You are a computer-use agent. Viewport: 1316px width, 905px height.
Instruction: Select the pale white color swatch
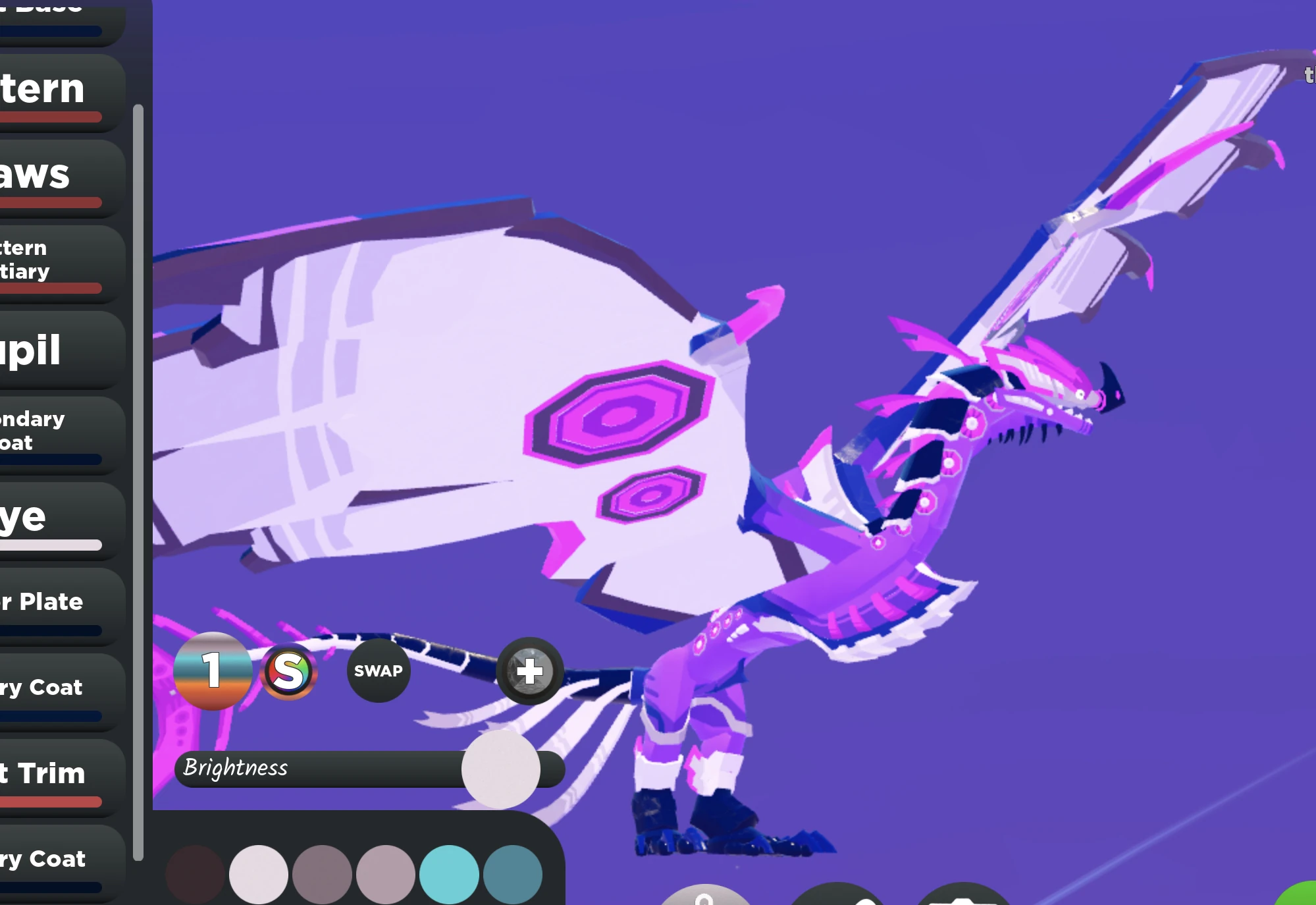pos(258,873)
